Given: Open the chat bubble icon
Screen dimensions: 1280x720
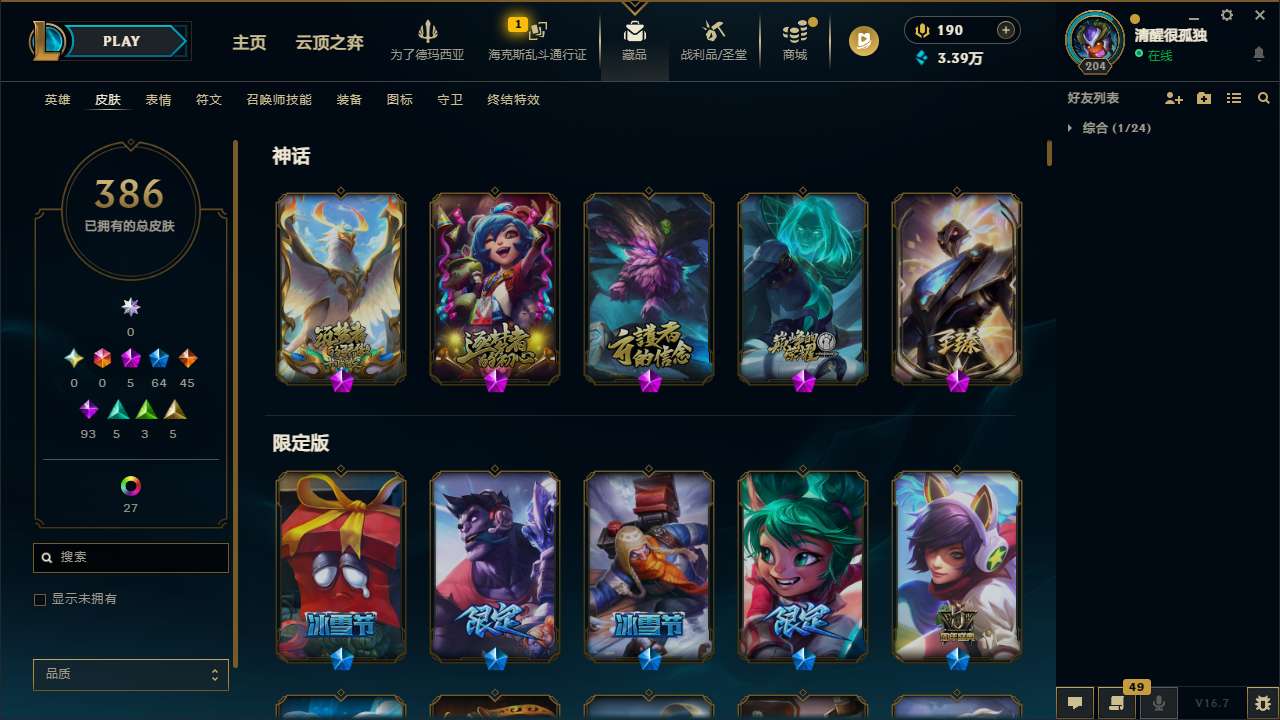Looking at the screenshot, I should [x=1073, y=703].
